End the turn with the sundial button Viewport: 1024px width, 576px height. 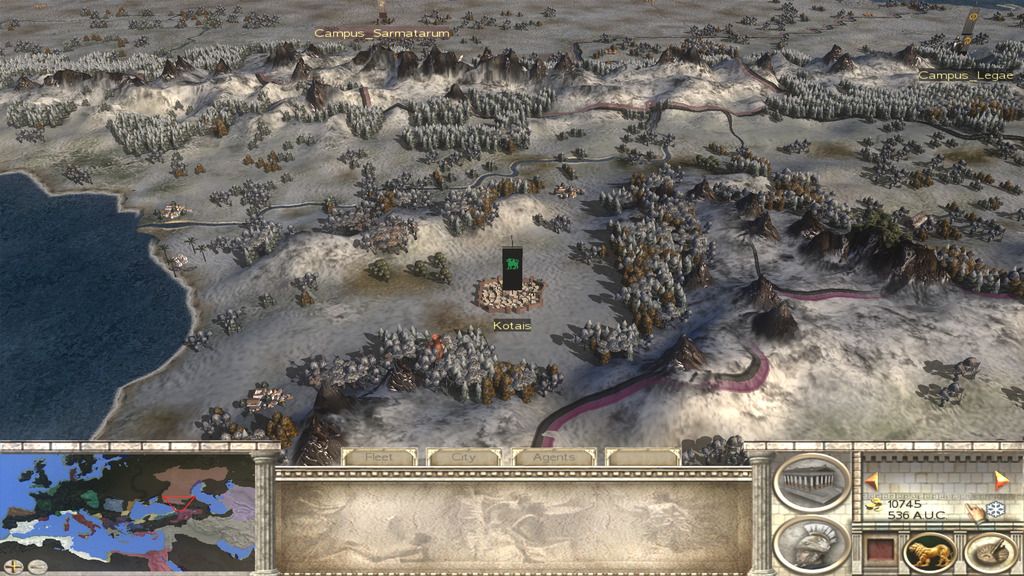990,553
